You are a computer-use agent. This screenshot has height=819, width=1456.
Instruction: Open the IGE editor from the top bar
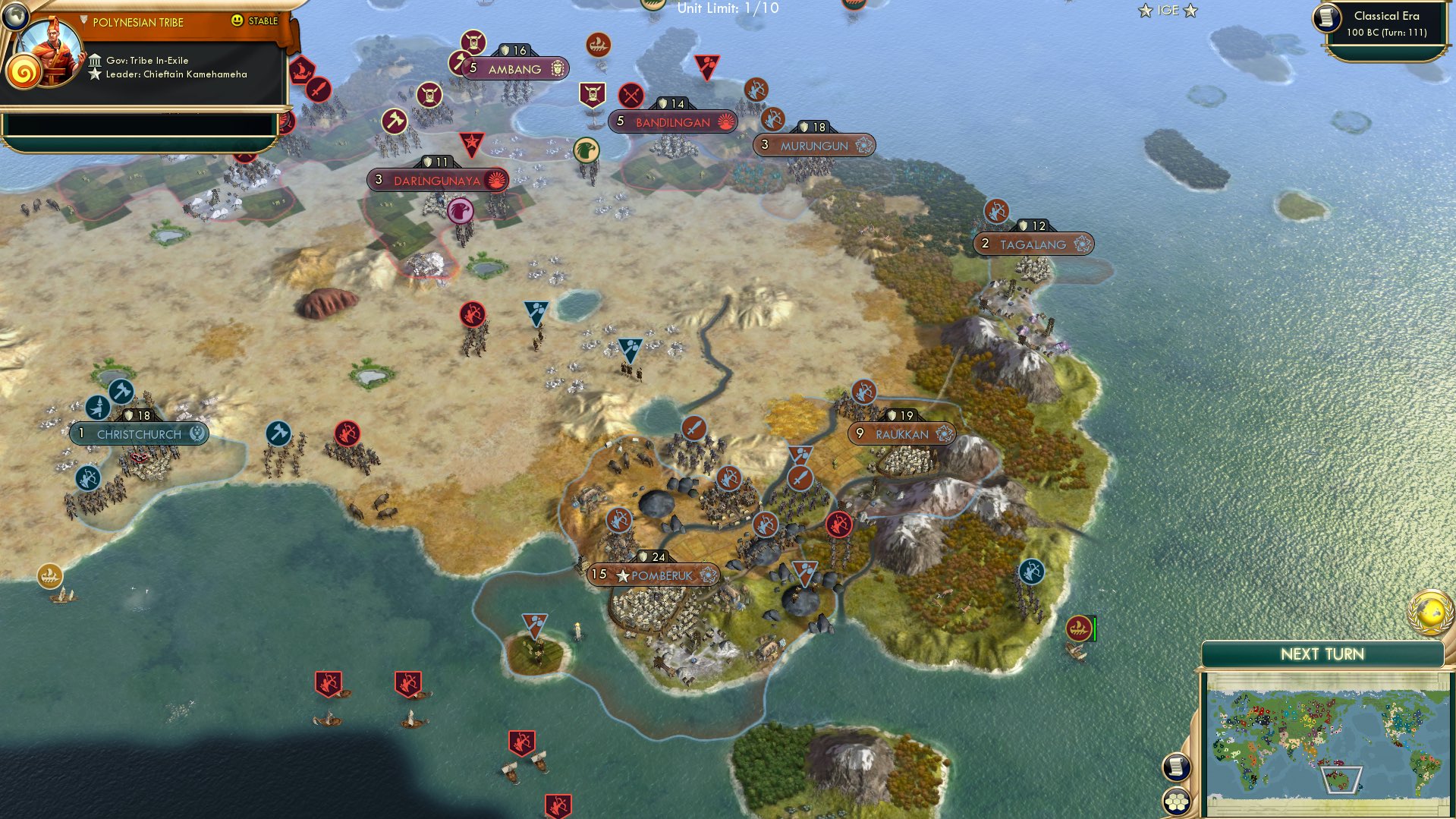(1168, 10)
